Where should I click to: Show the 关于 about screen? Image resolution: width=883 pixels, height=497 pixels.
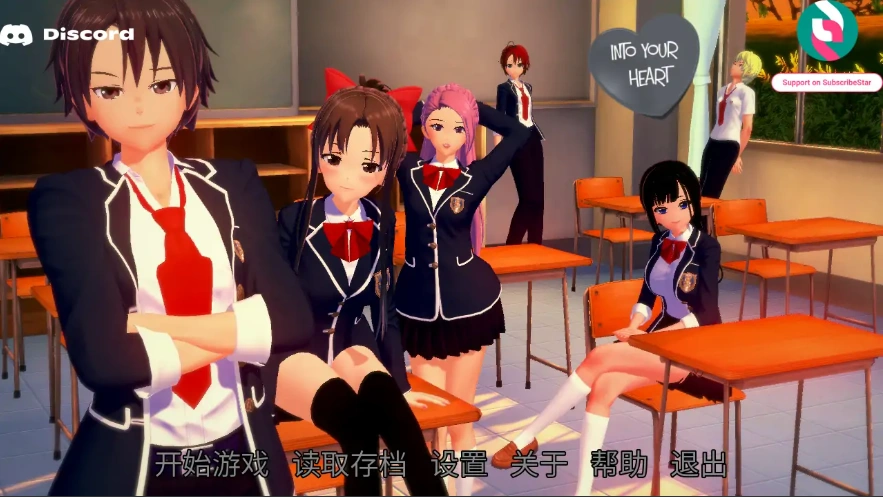click(x=538, y=464)
